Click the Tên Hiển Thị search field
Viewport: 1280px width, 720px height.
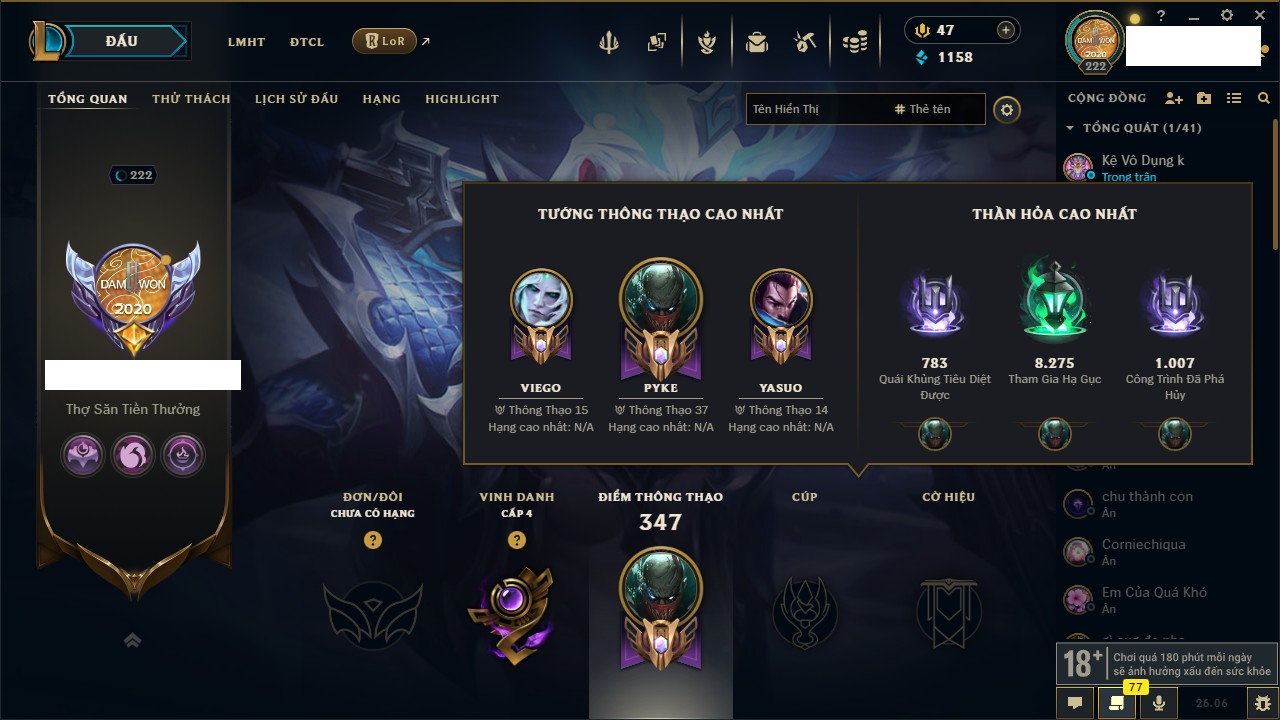(x=815, y=109)
